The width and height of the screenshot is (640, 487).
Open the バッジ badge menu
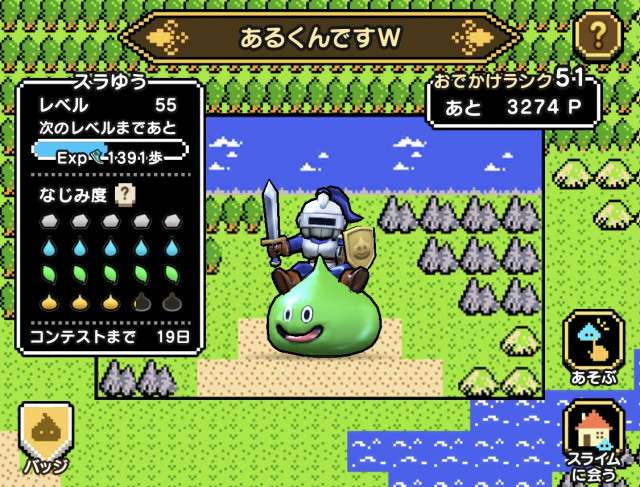point(46,437)
